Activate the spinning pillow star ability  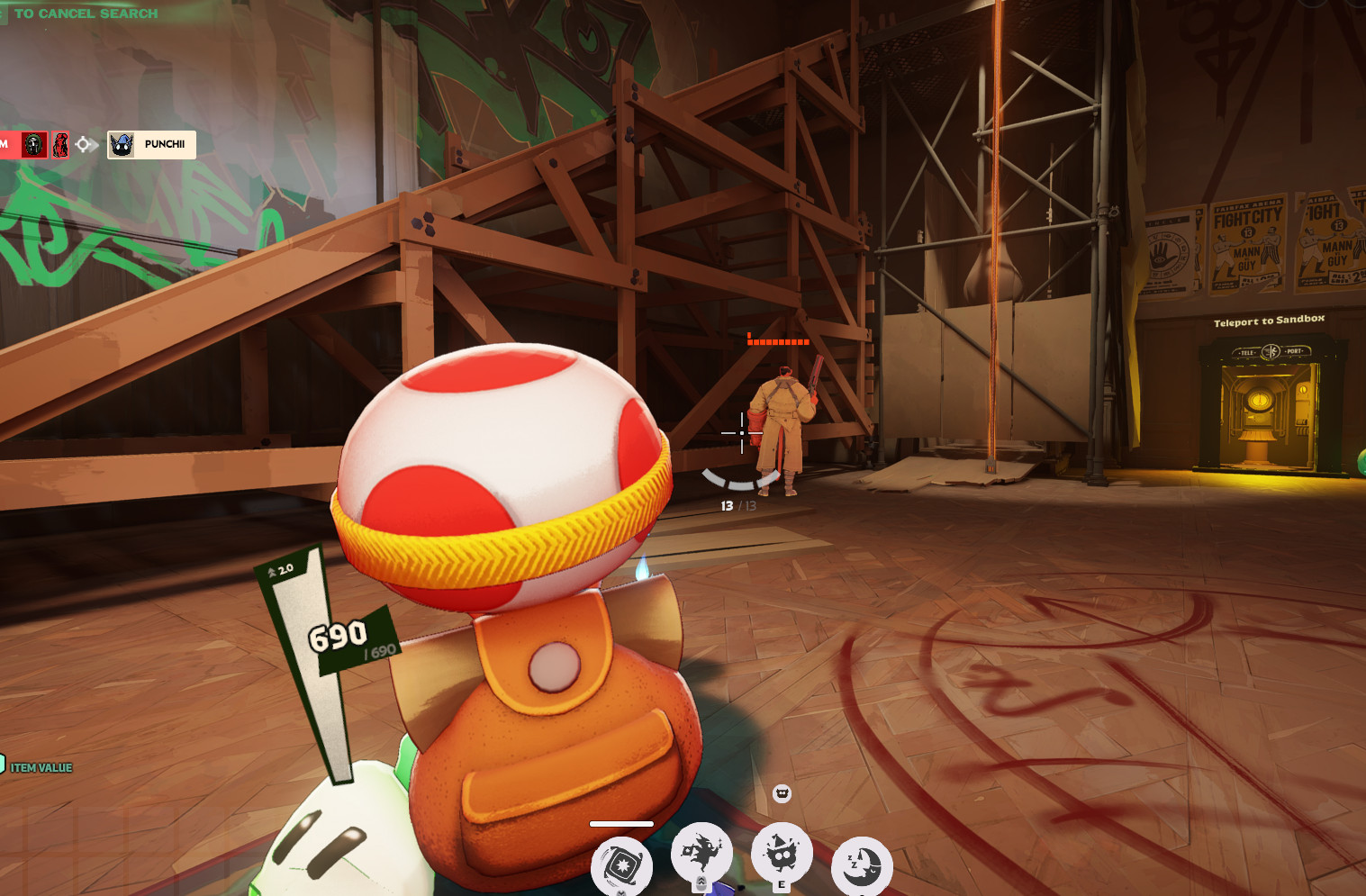click(x=621, y=866)
